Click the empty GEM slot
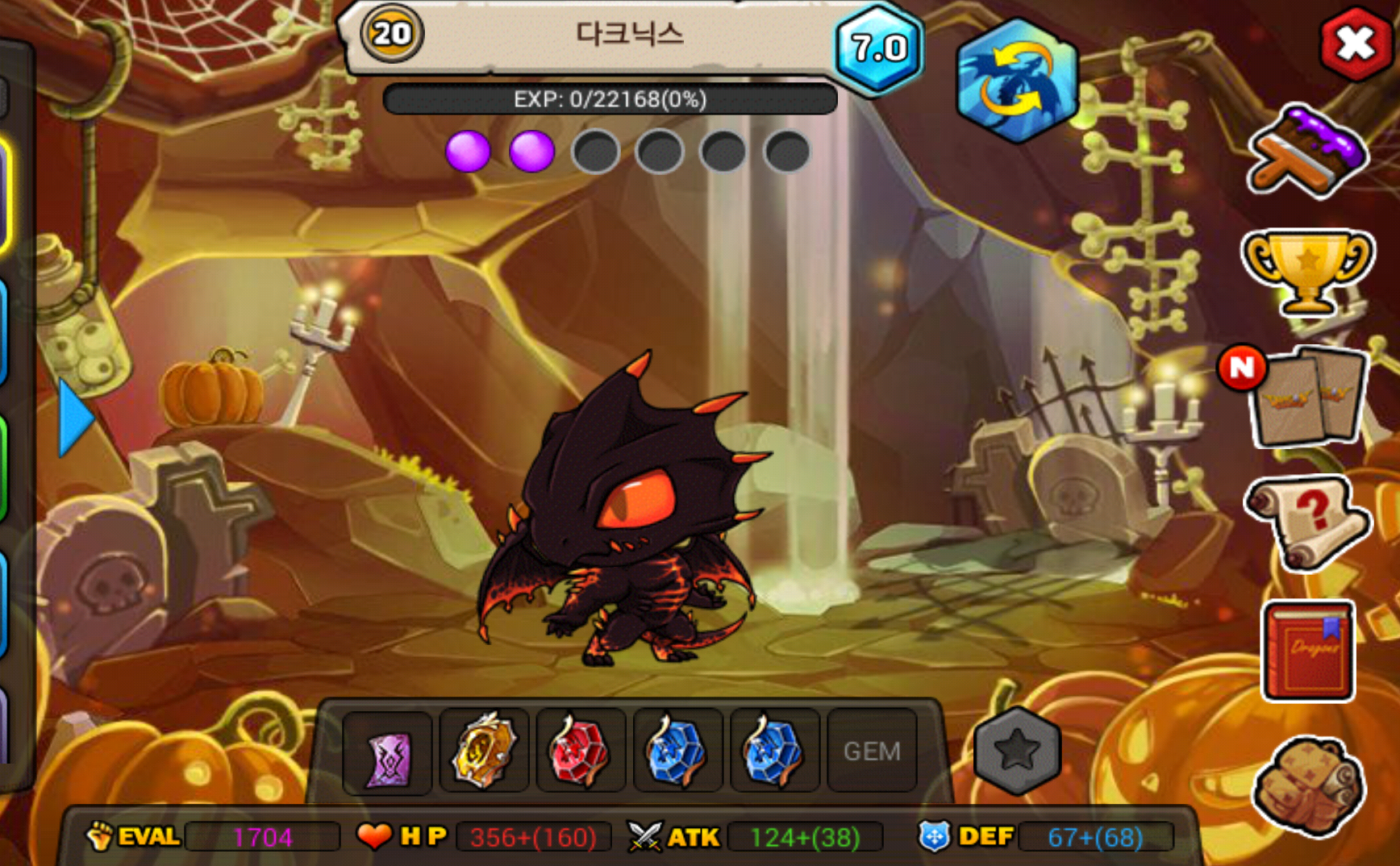This screenshot has height=866, width=1400. (872, 751)
